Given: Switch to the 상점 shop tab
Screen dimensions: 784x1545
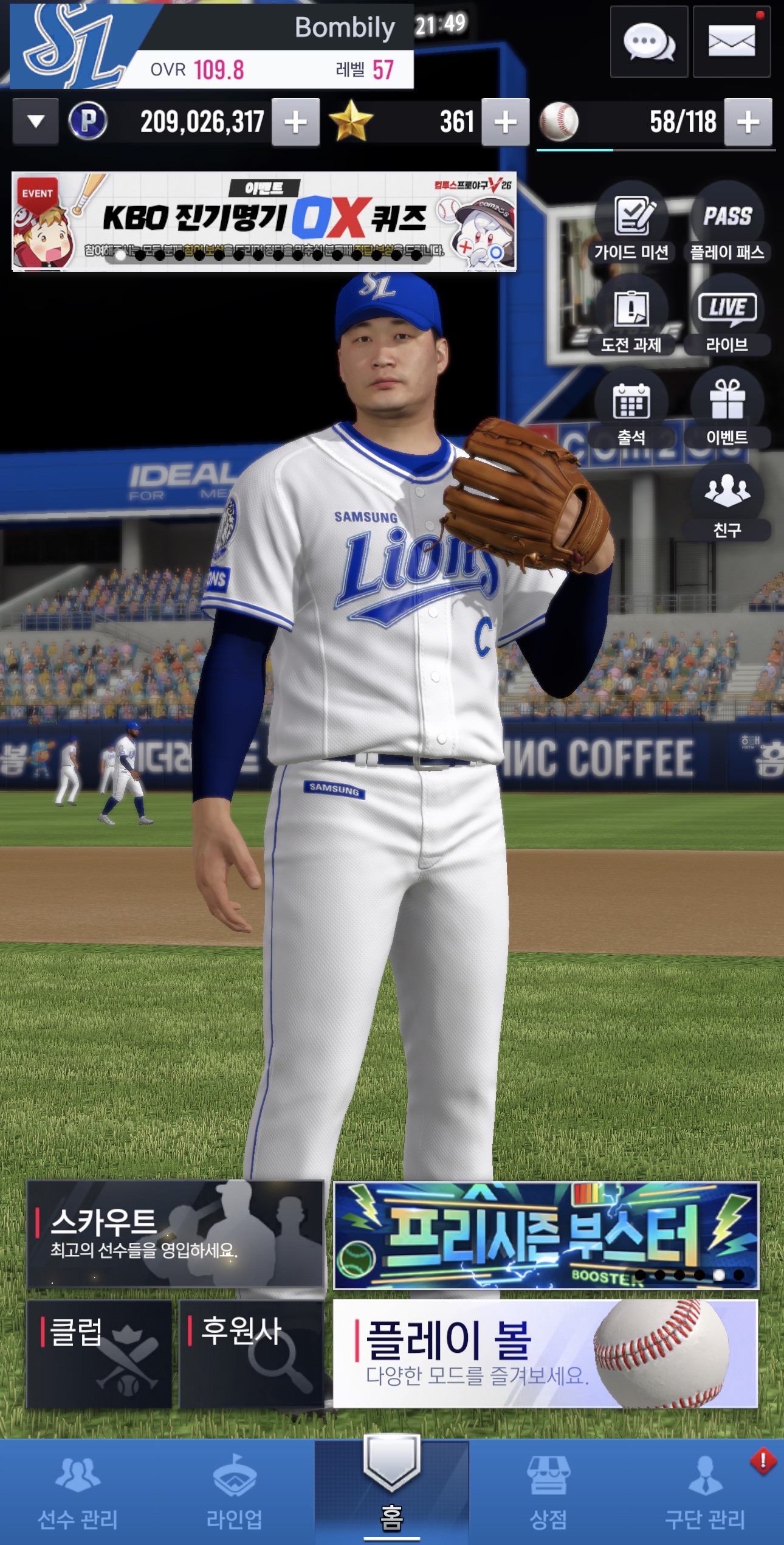Looking at the screenshot, I should pyautogui.click(x=548, y=1493).
